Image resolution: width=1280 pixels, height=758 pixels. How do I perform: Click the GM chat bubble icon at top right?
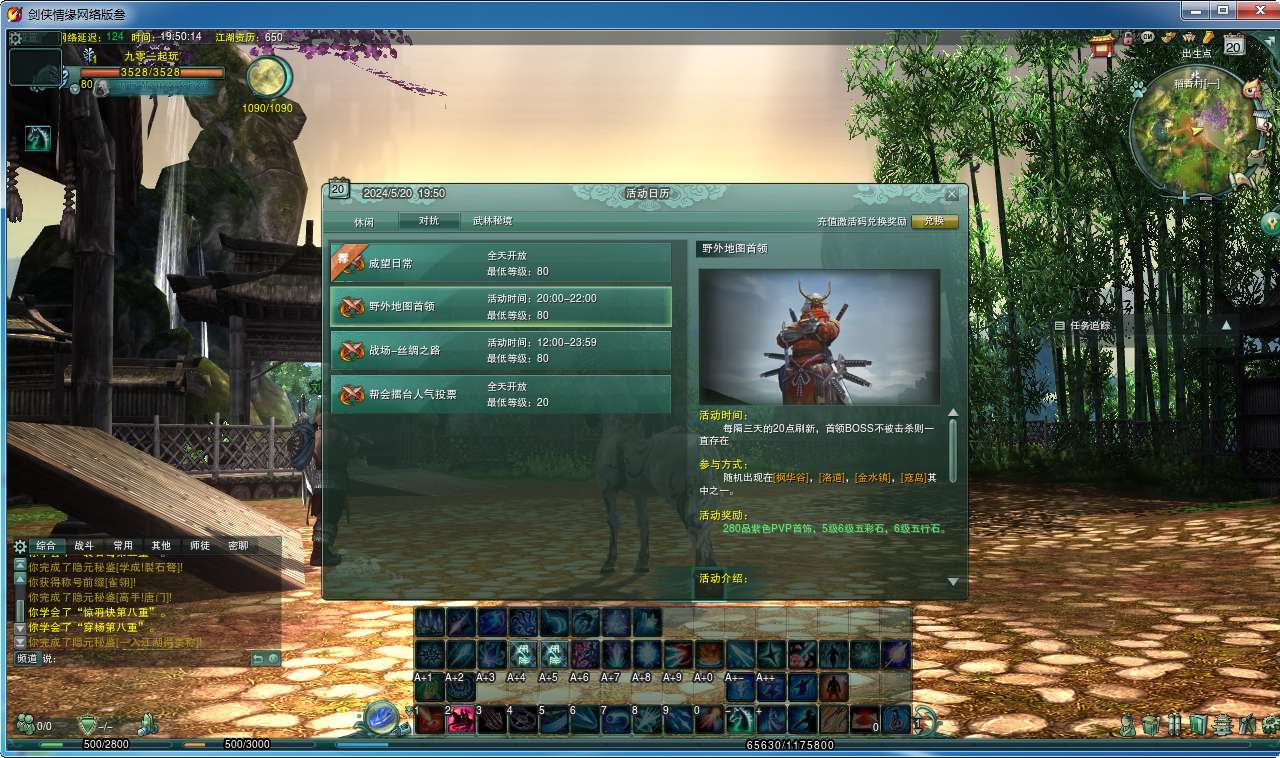(x=1147, y=36)
